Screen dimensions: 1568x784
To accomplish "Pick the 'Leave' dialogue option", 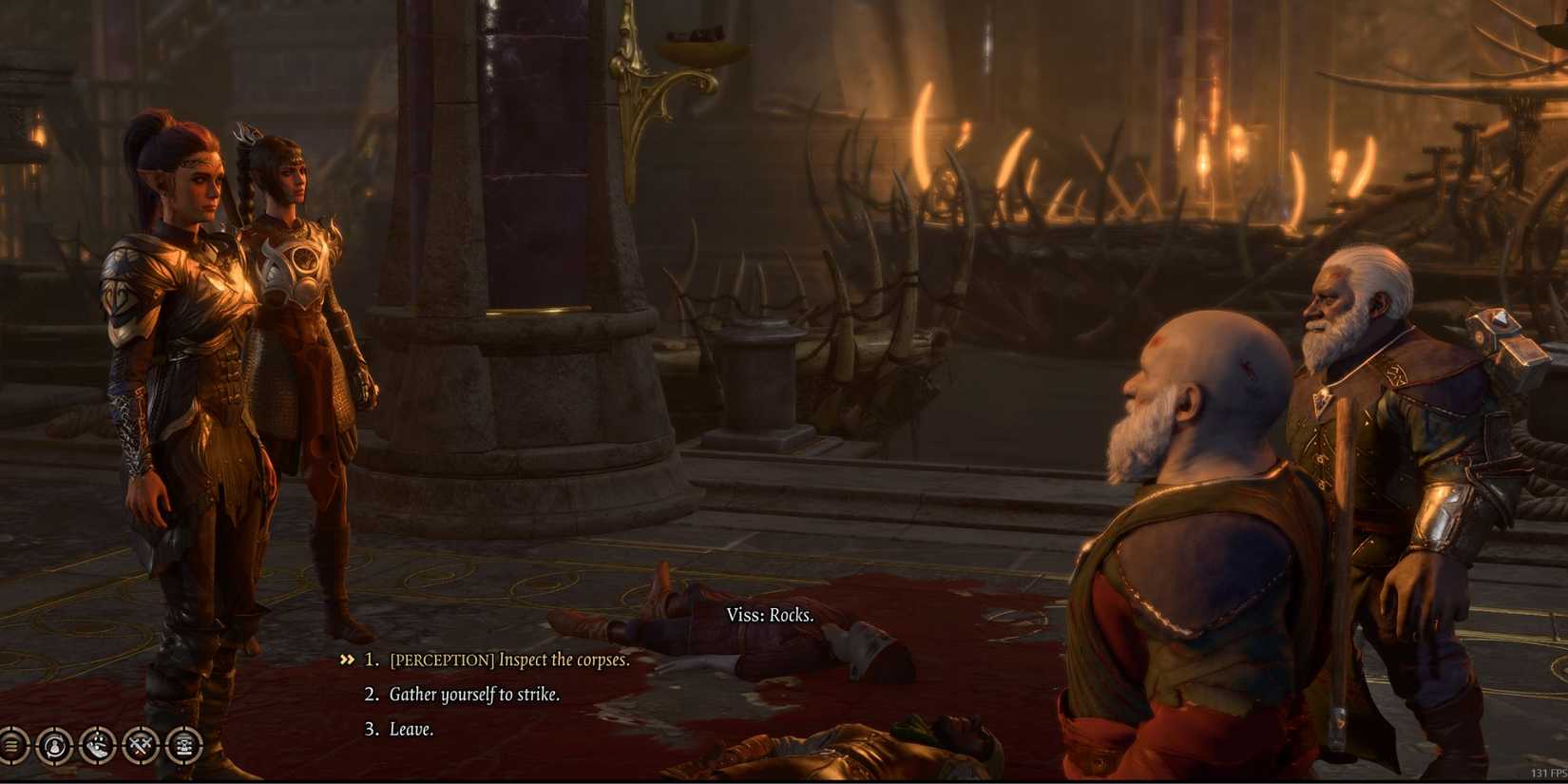I will tap(412, 729).
